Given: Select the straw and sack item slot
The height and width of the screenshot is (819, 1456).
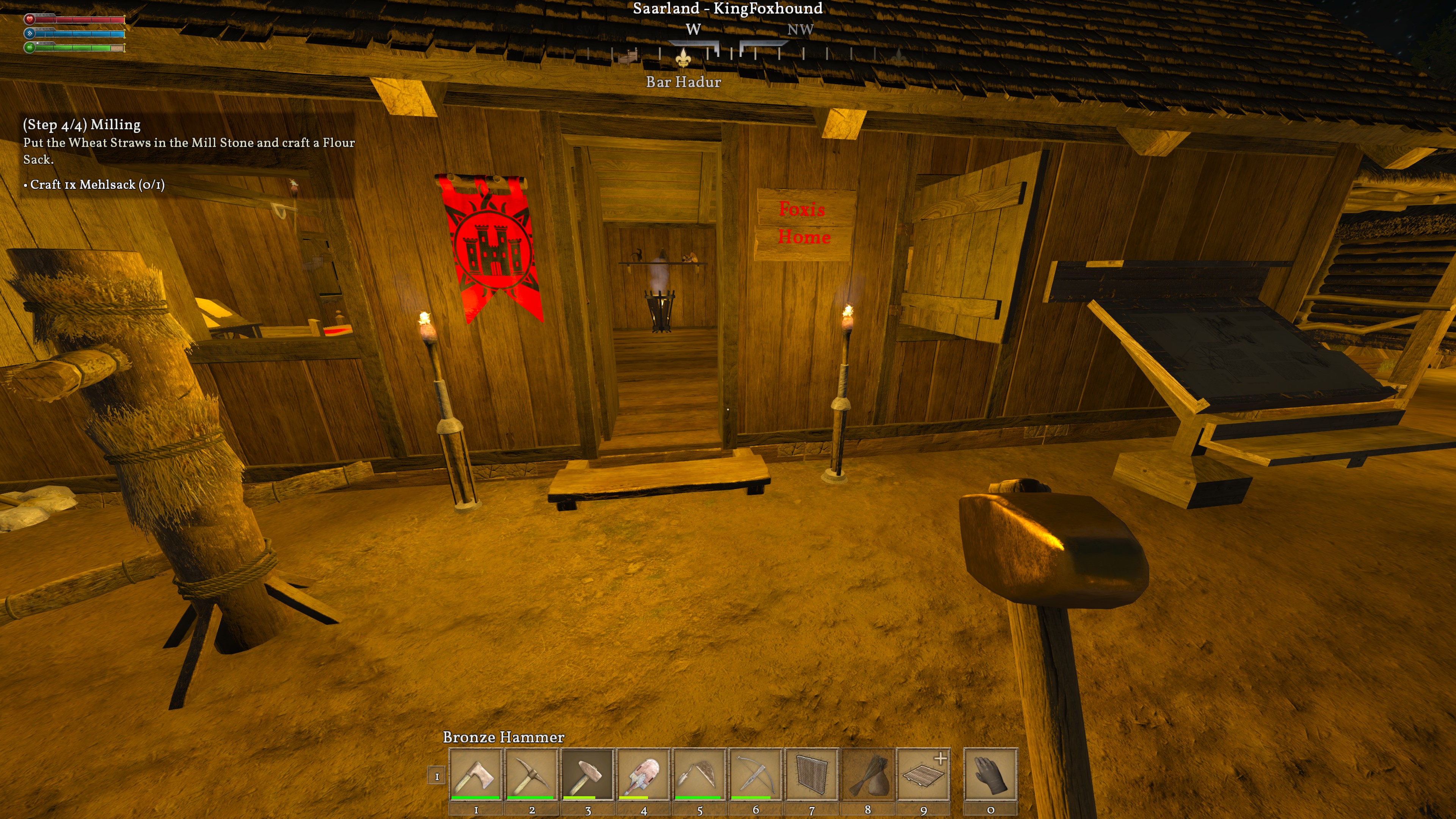Looking at the screenshot, I should (x=867, y=774).
